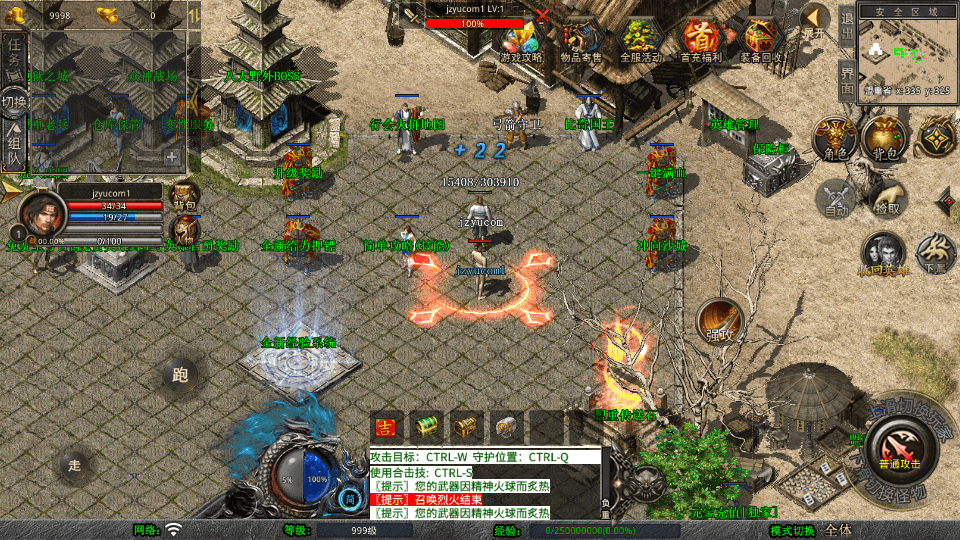Click the 界面 interface tab
Screen dimensions: 960x540
[846, 80]
